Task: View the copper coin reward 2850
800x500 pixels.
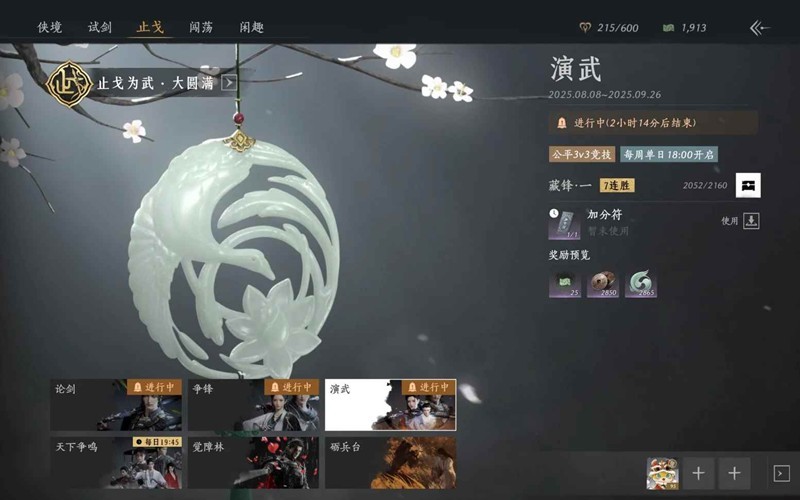Action: [x=603, y=284]
